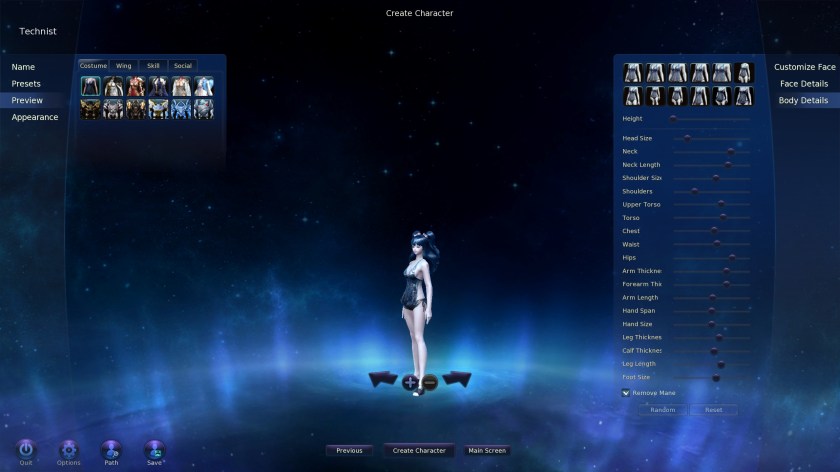840x472 pixels.
Task: Open the Path icon
Action: (111, 450)
